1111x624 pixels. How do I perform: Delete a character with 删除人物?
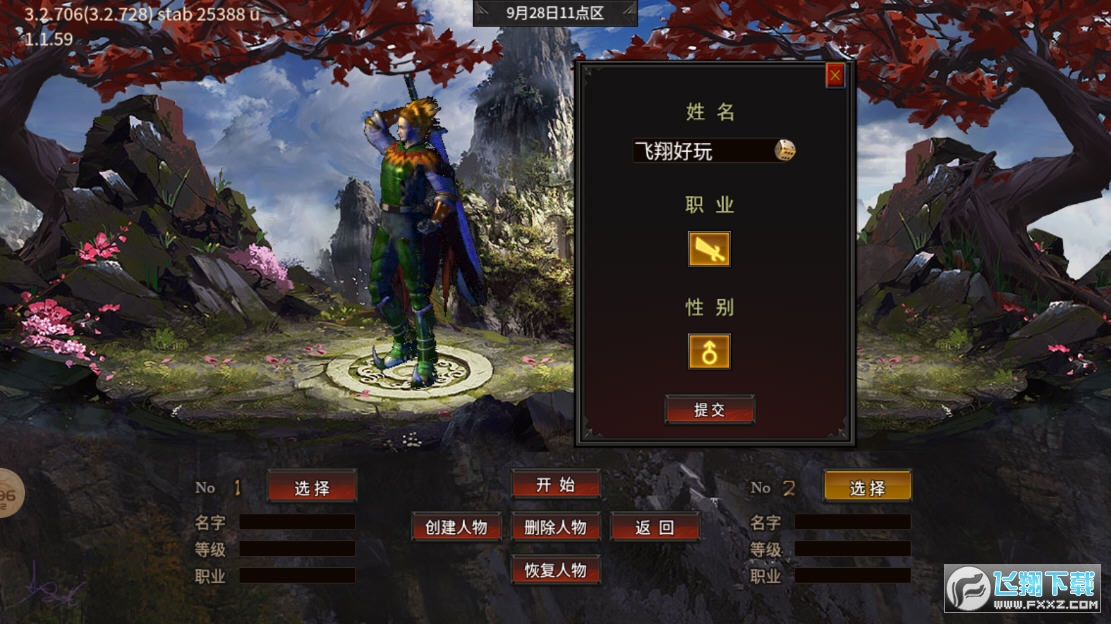pos(555,527)
